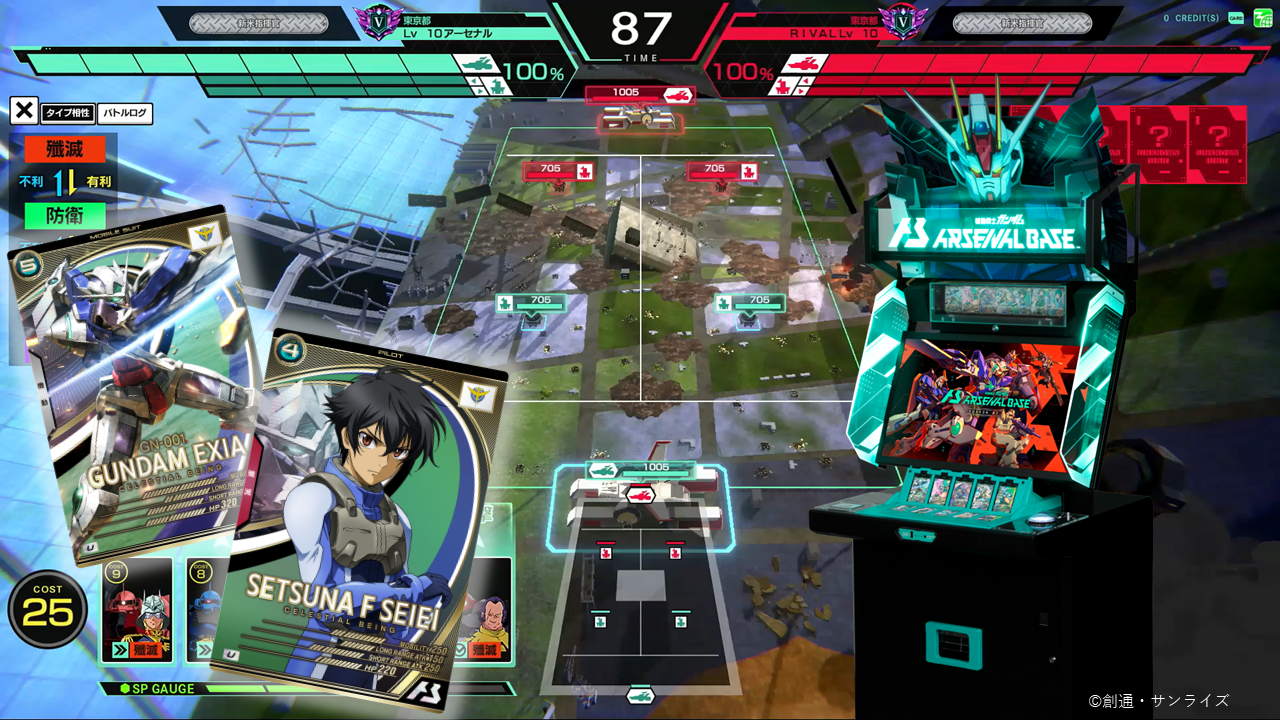
Task: Switch to the タイプ相性 tab
Action: tap(67, 113)
